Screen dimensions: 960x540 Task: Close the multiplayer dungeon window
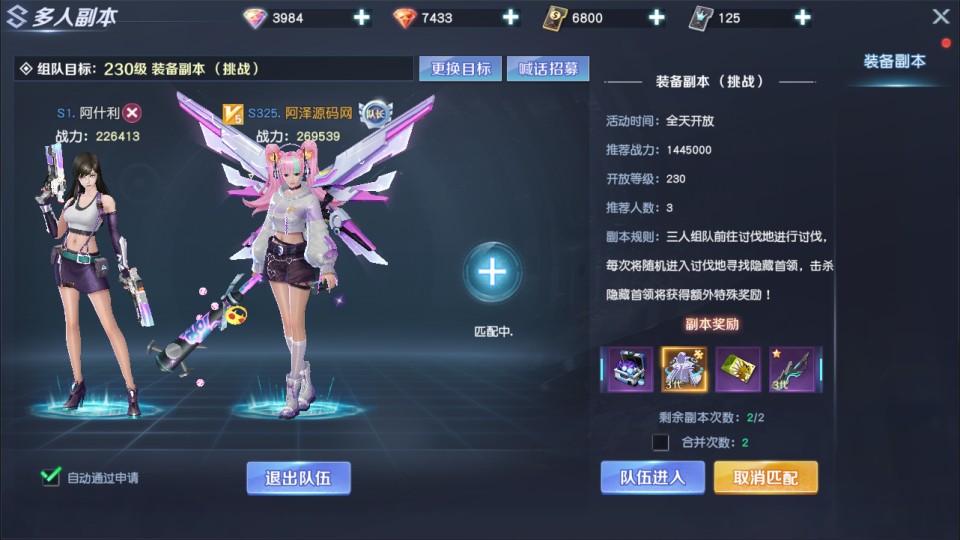[x=940, y=17]
